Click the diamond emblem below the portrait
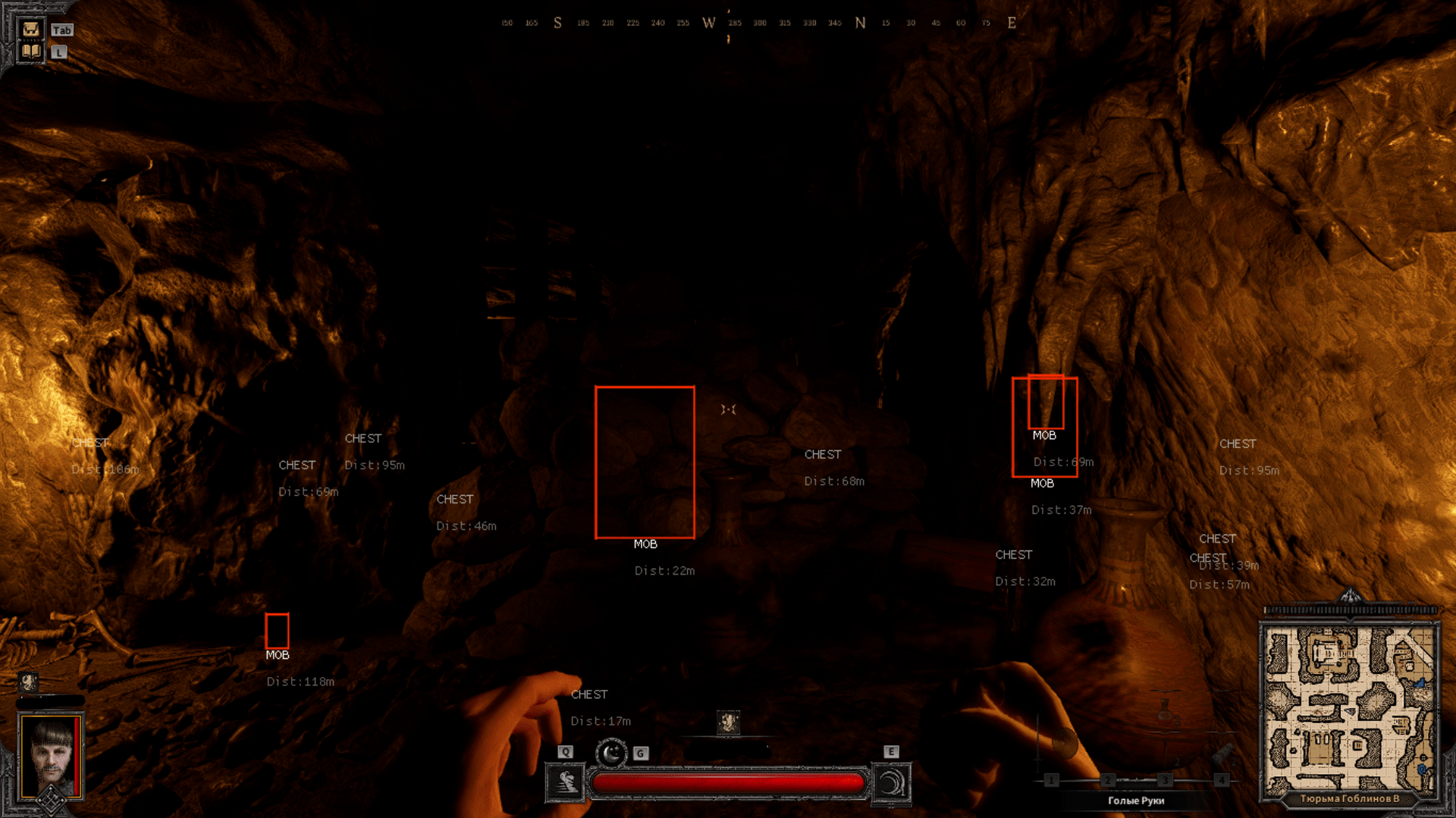1456x818 pixels. click(x=51, y=800)
